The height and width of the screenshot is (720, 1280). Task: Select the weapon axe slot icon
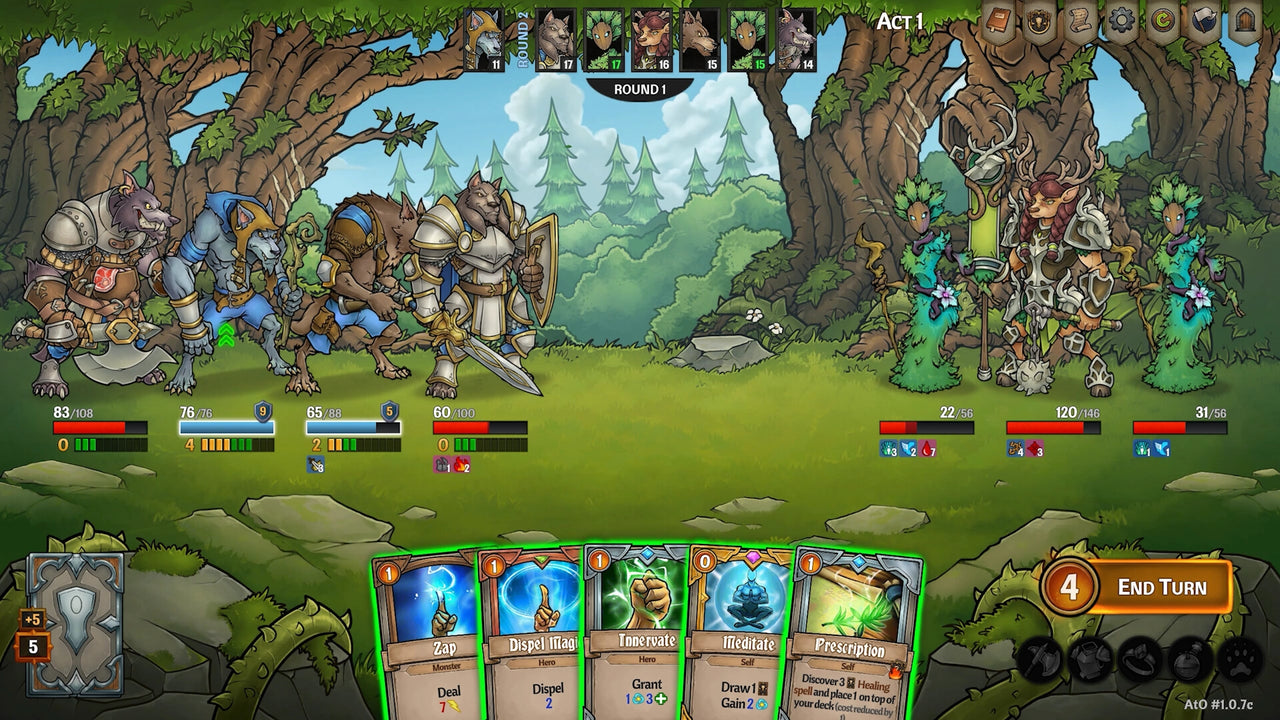point(1038,659)
